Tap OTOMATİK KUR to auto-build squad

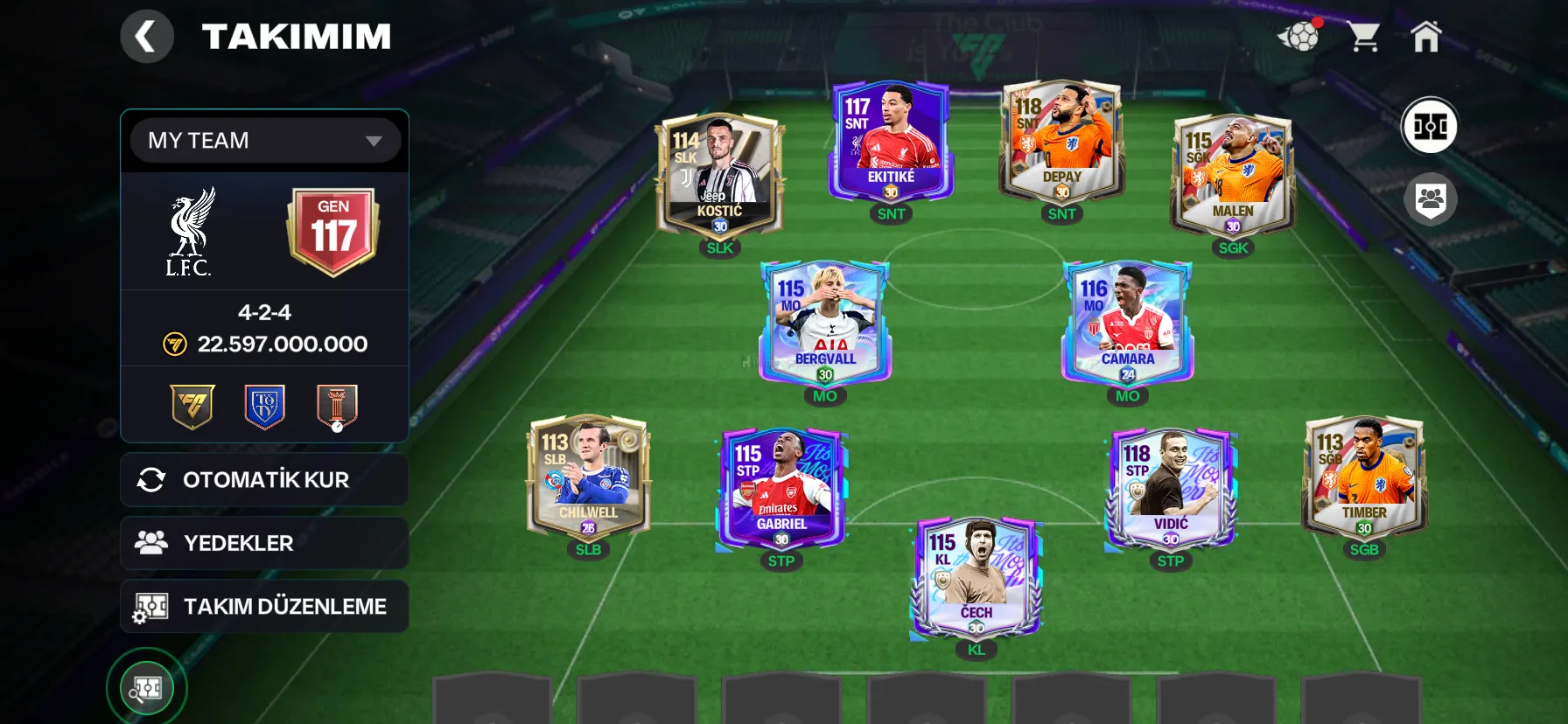pyautogui.click(x=264, y=479)
